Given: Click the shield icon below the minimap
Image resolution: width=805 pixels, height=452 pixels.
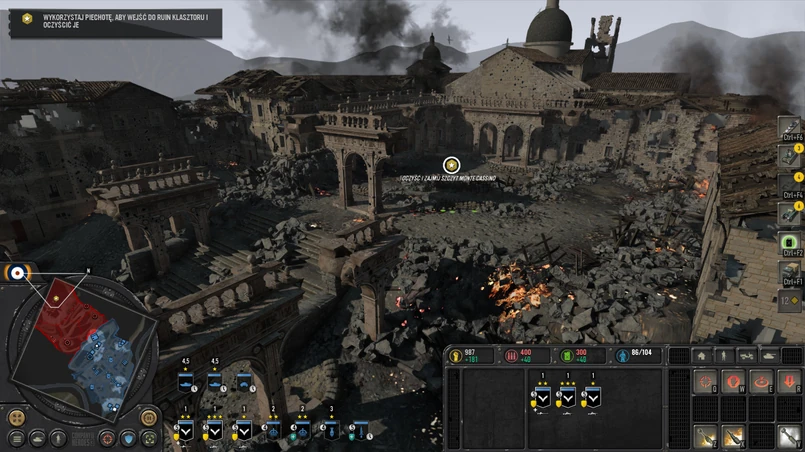Looking at the screenshot, I should coord(128,438).
